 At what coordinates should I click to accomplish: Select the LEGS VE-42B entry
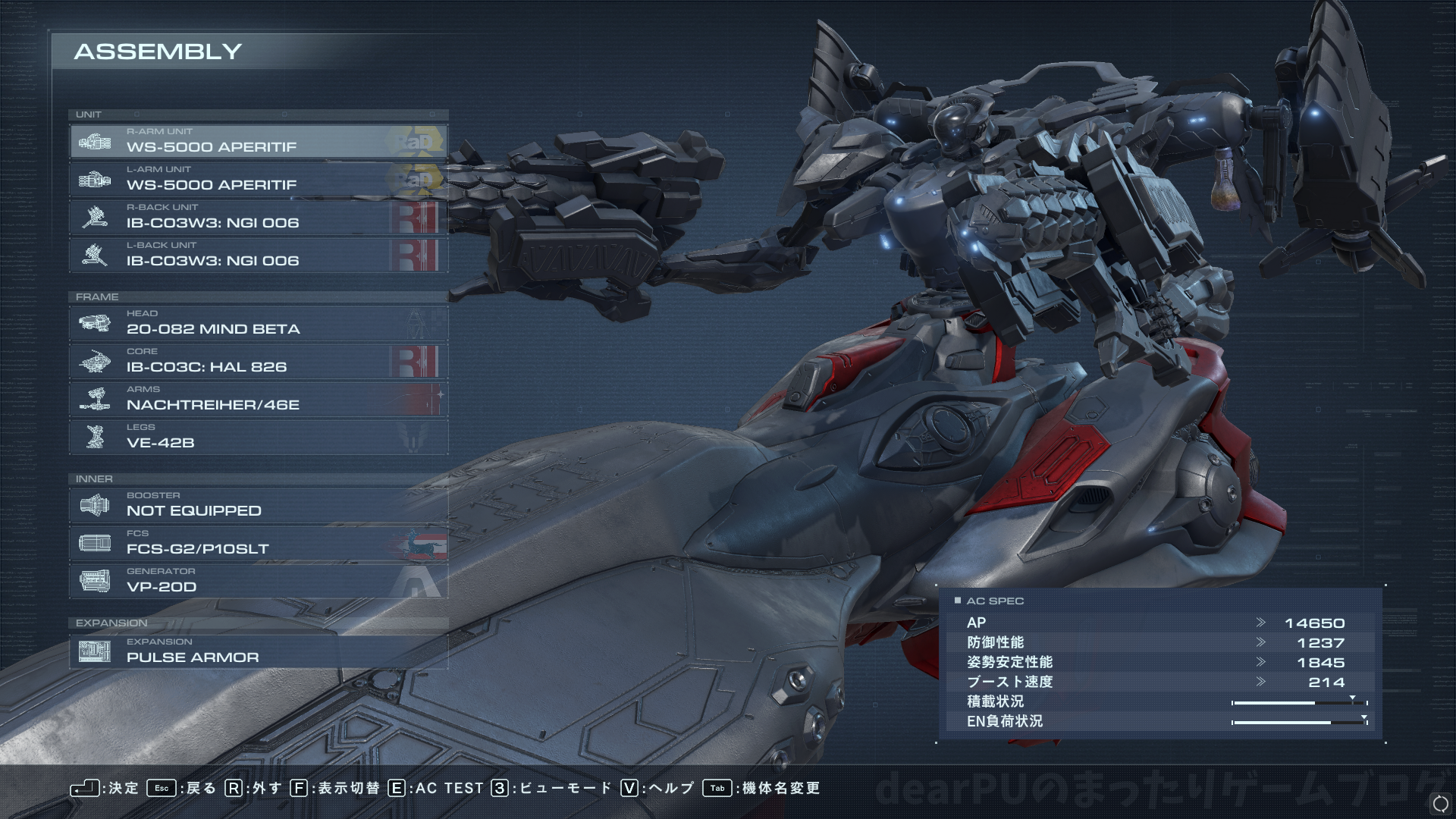coord(258,438)
